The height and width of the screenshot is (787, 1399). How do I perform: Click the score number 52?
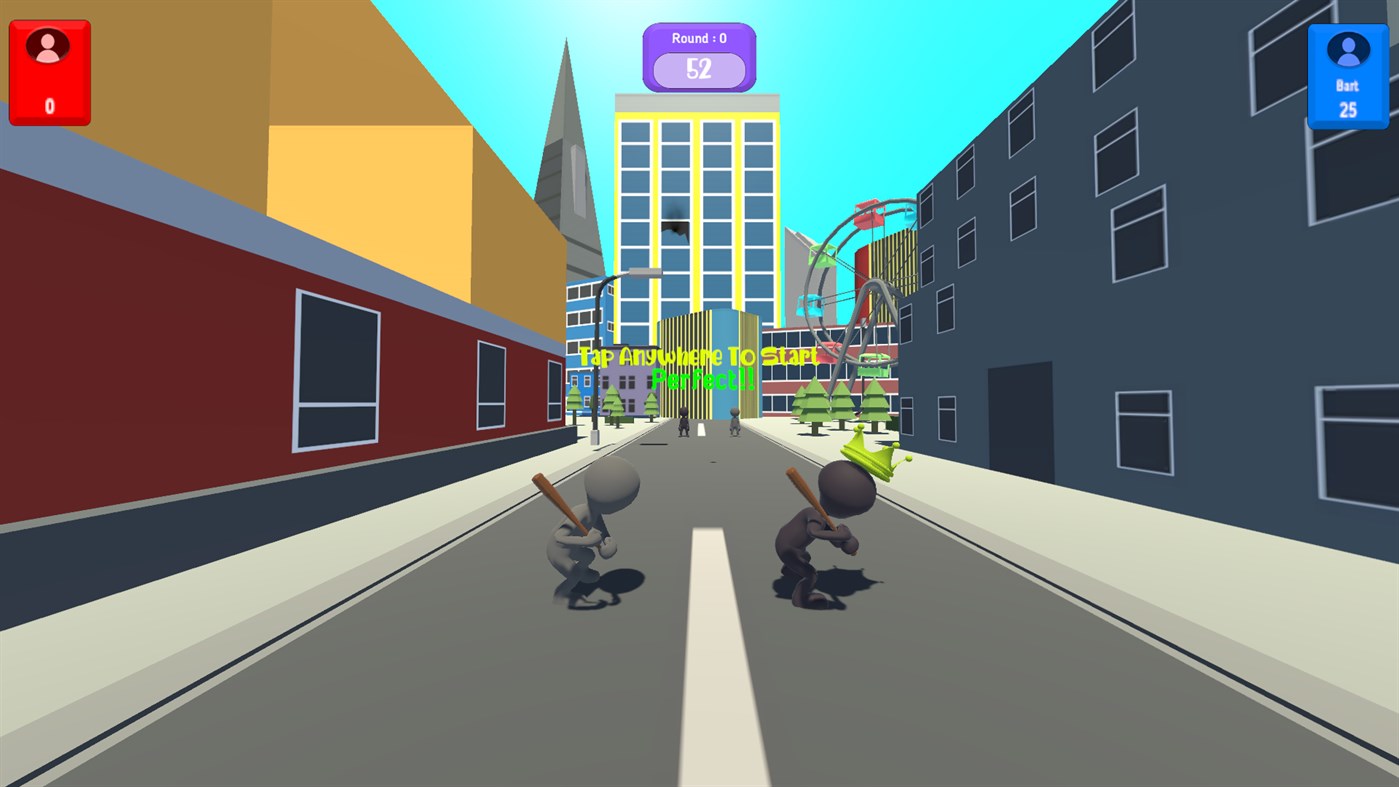coord(699,71)
